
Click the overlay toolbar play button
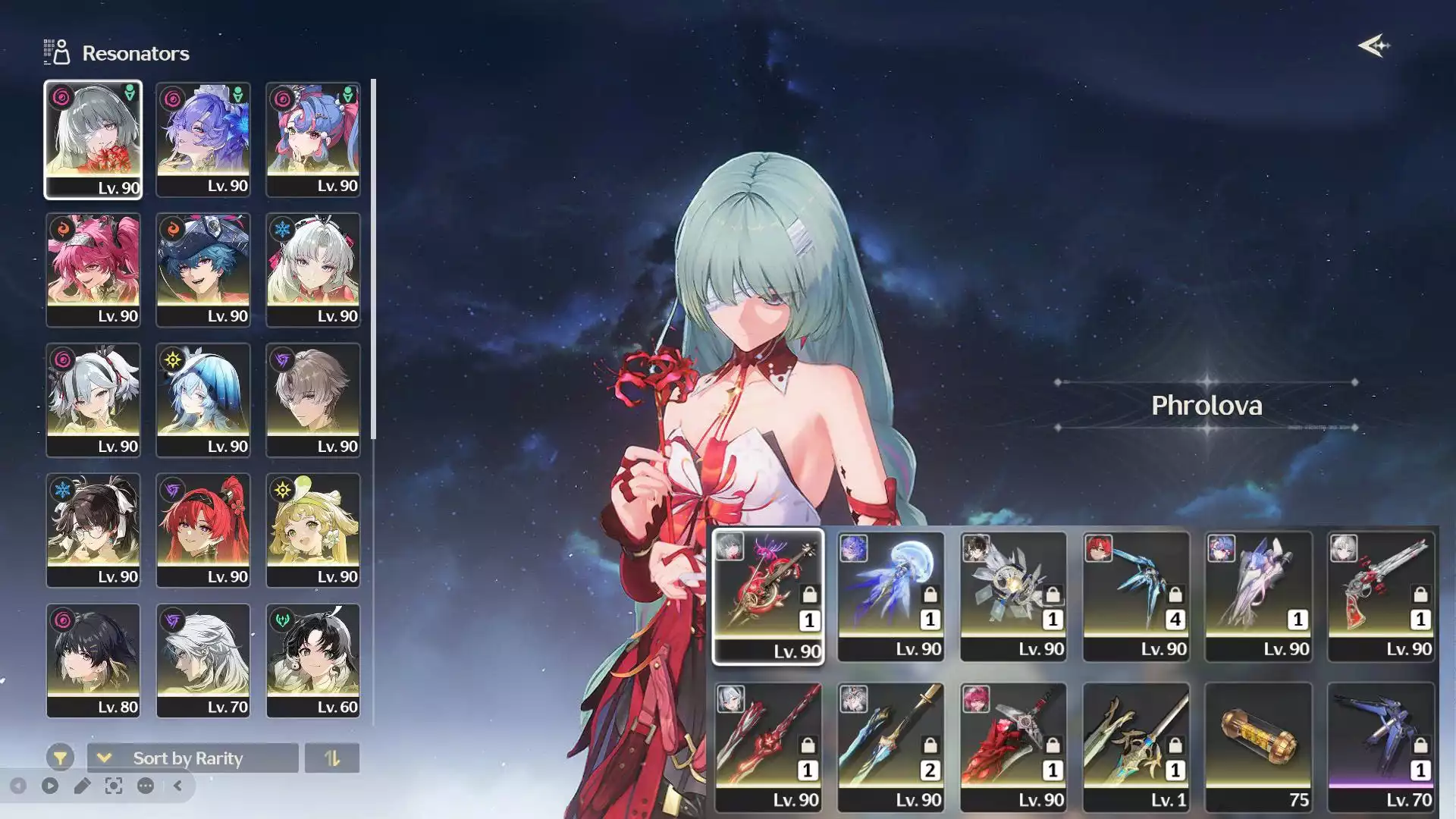[50, 786]
